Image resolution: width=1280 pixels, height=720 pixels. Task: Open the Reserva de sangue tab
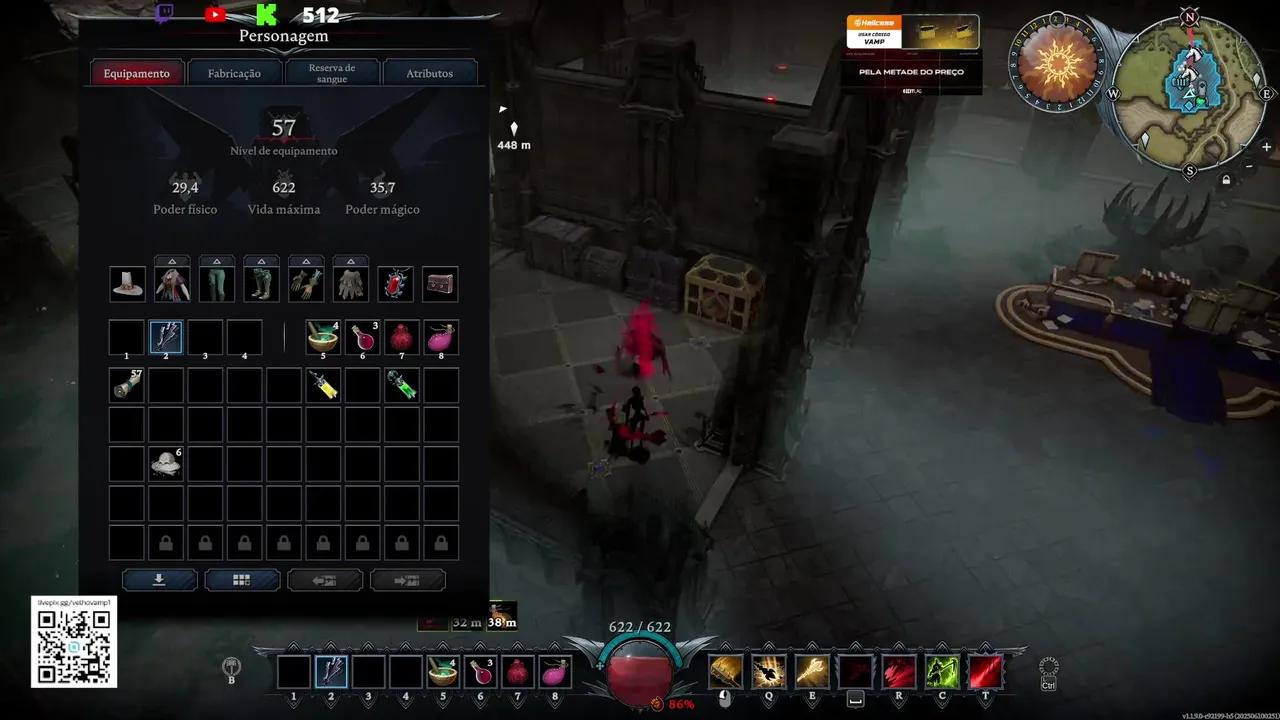[332, 73]
